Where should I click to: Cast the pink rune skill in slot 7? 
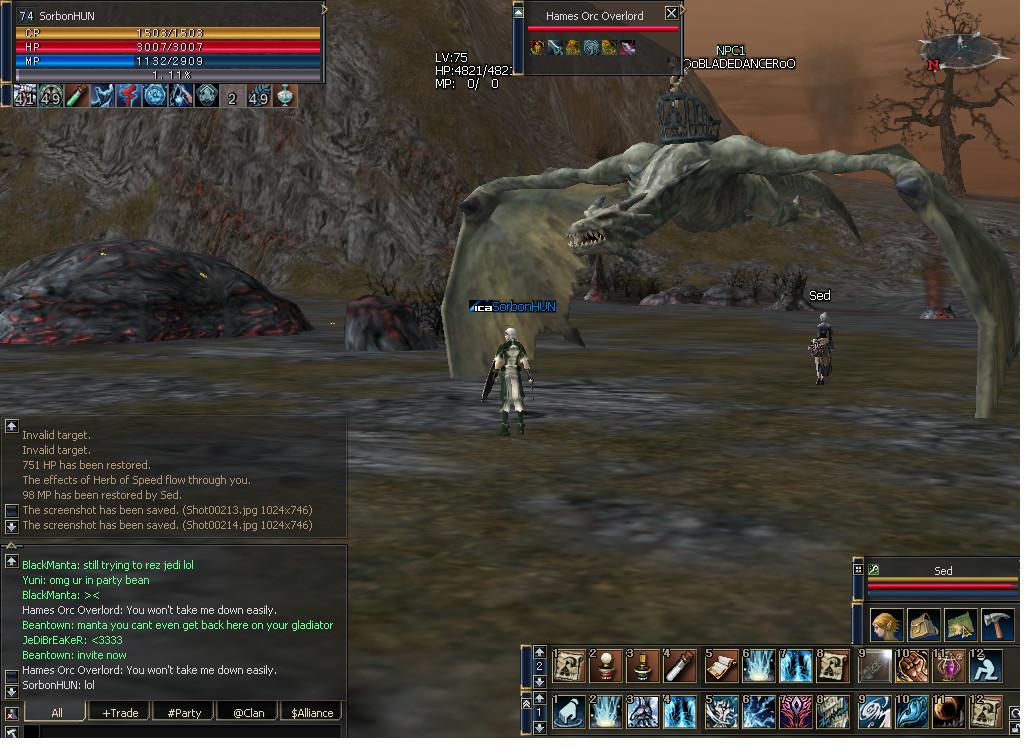(x=796, y=712)
